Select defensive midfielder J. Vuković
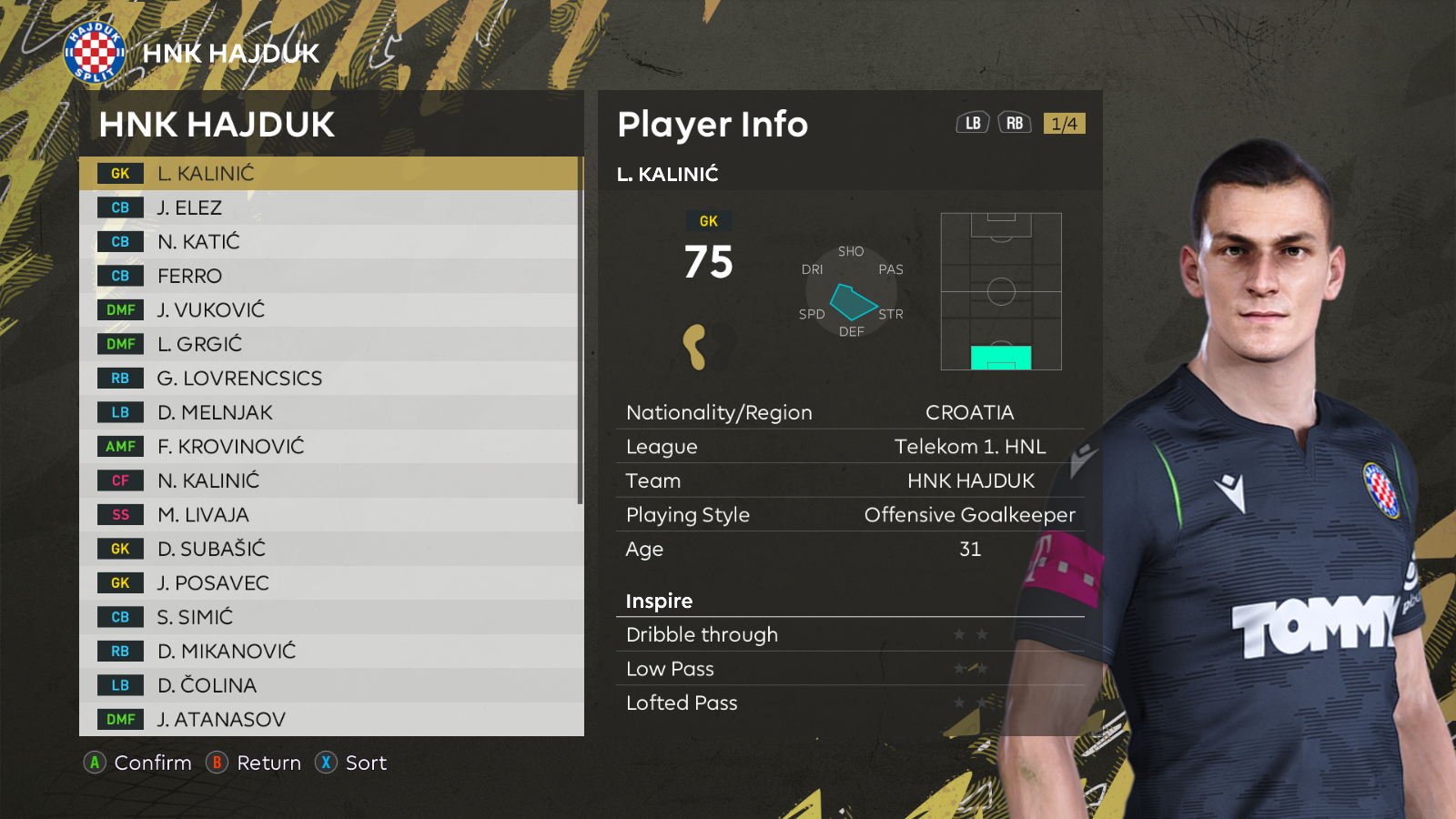The height and width of the screenshot is (819, 1456). [329, 310]
